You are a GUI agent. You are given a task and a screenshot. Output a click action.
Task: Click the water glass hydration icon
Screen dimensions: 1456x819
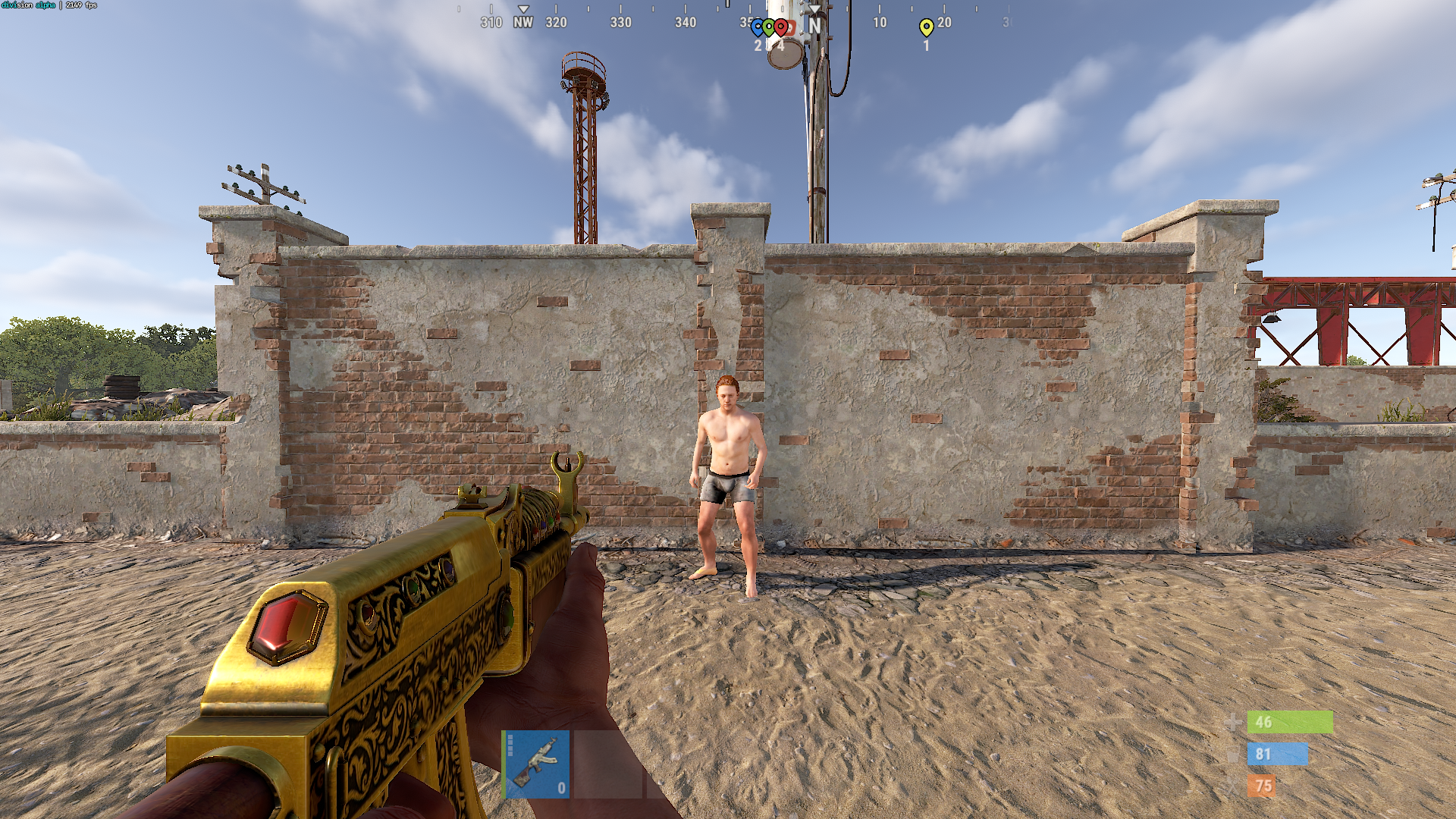click(1234, 755)
